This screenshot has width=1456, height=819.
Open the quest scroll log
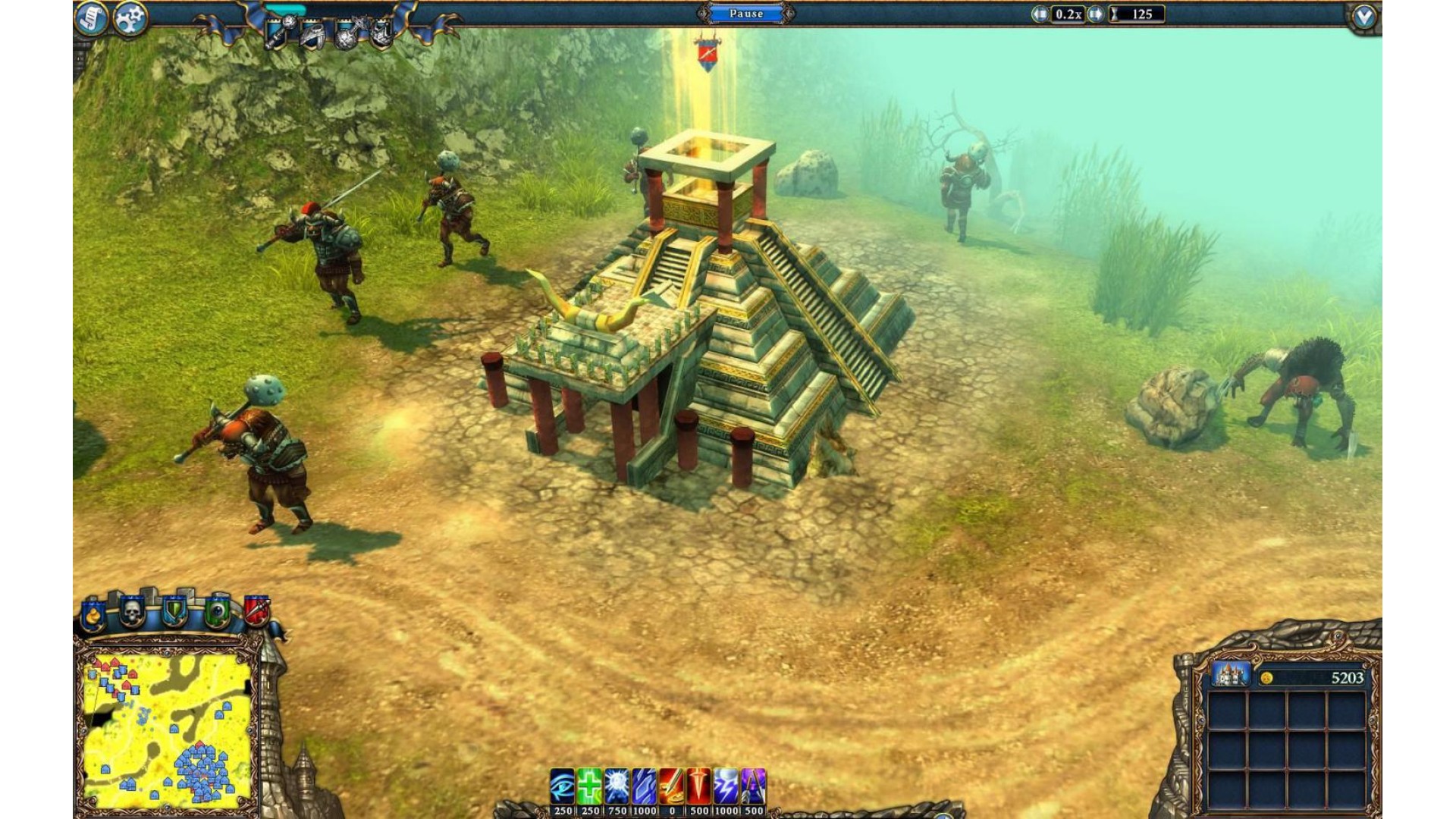point(91,18)
